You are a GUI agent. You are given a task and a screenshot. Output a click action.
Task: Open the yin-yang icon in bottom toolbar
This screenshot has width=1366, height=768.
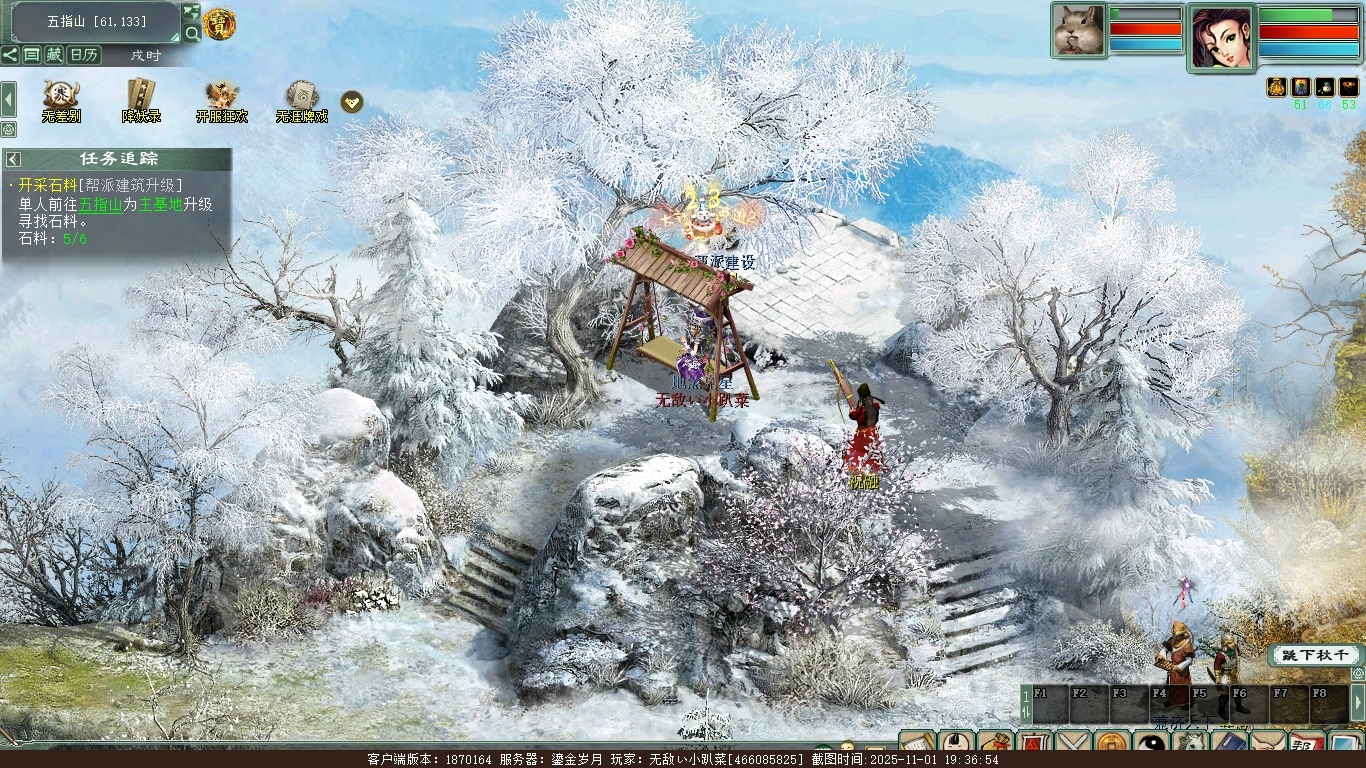(x=1152, y=746)
